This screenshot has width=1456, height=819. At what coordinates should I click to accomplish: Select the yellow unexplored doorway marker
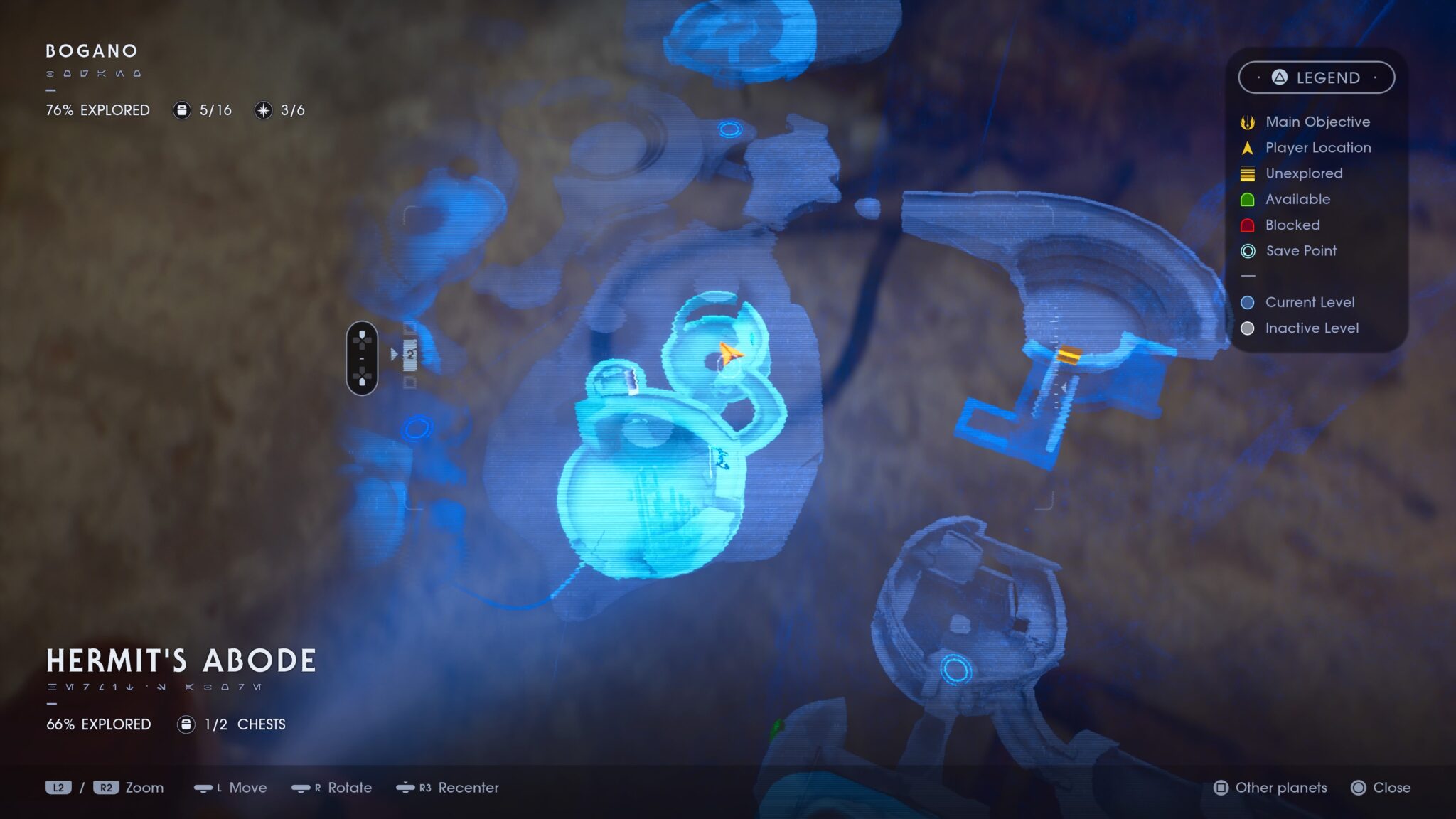click(x=1069, y=354)
